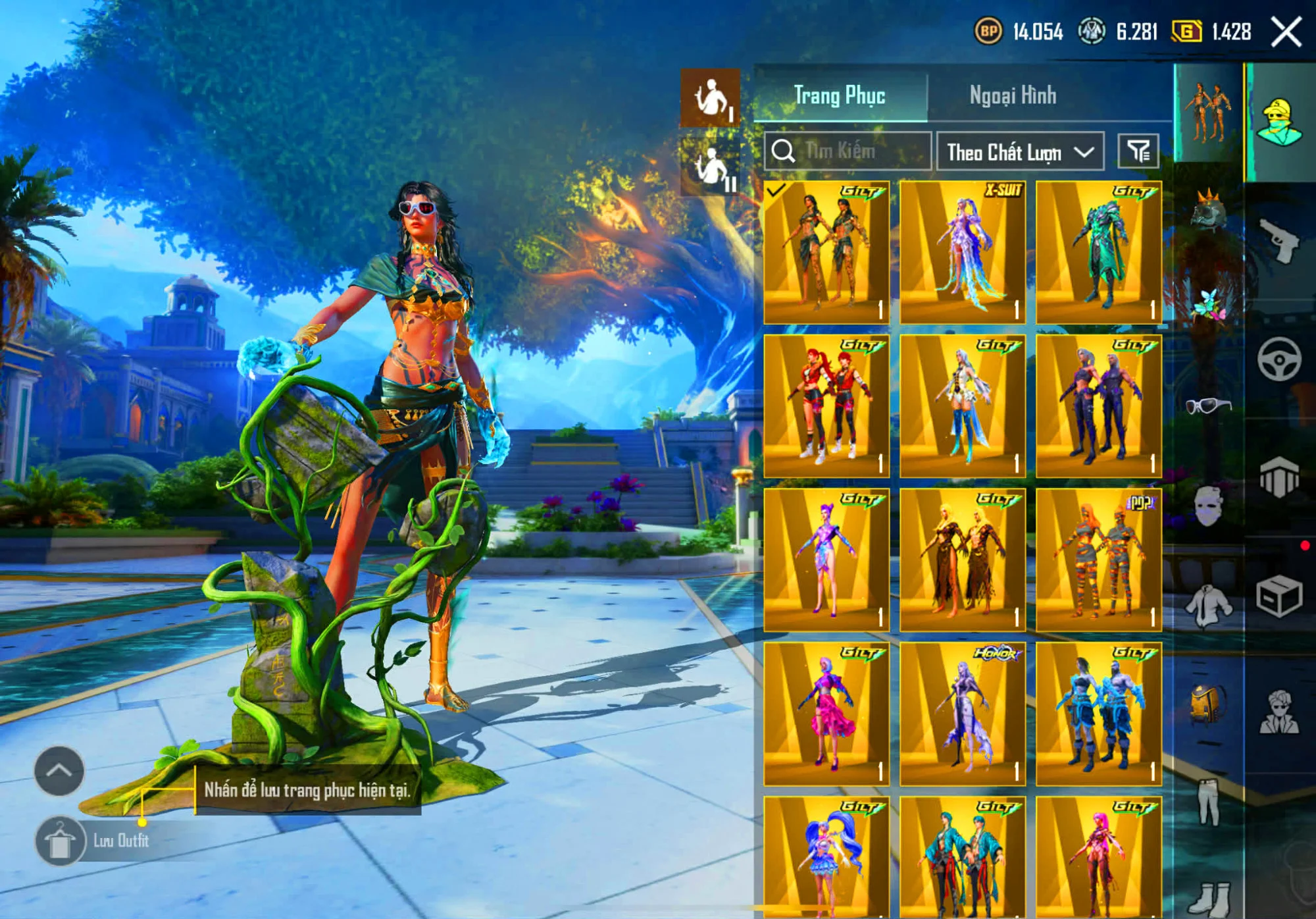Save current outfit with Lưu Outfit
The image size is (1316, 919).
[x=61, y=841]
